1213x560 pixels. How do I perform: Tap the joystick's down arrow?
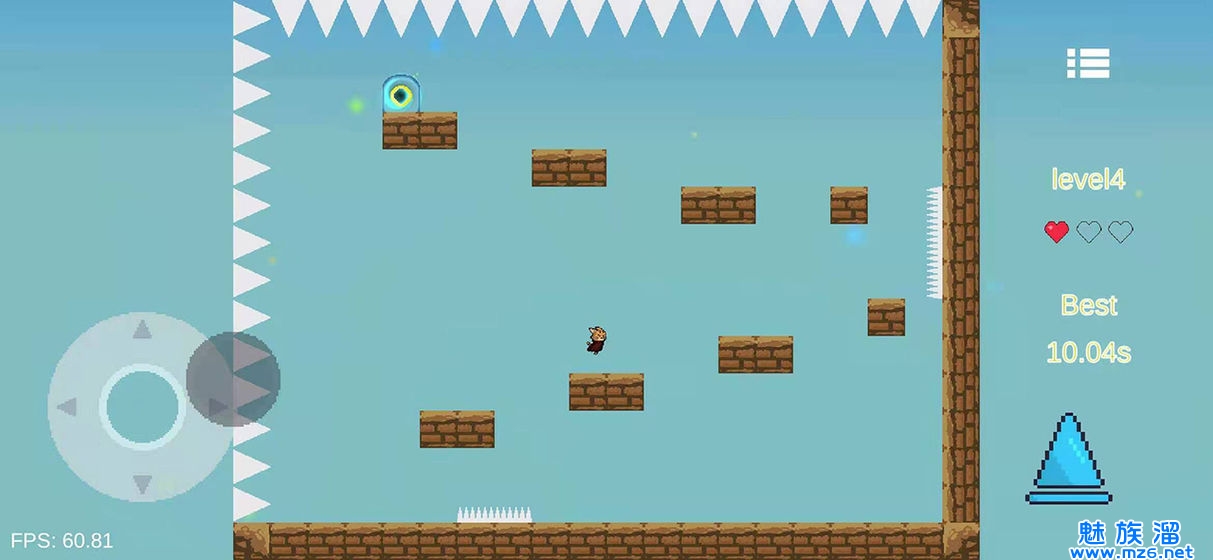pyautogui.click(x=142, y=484)
